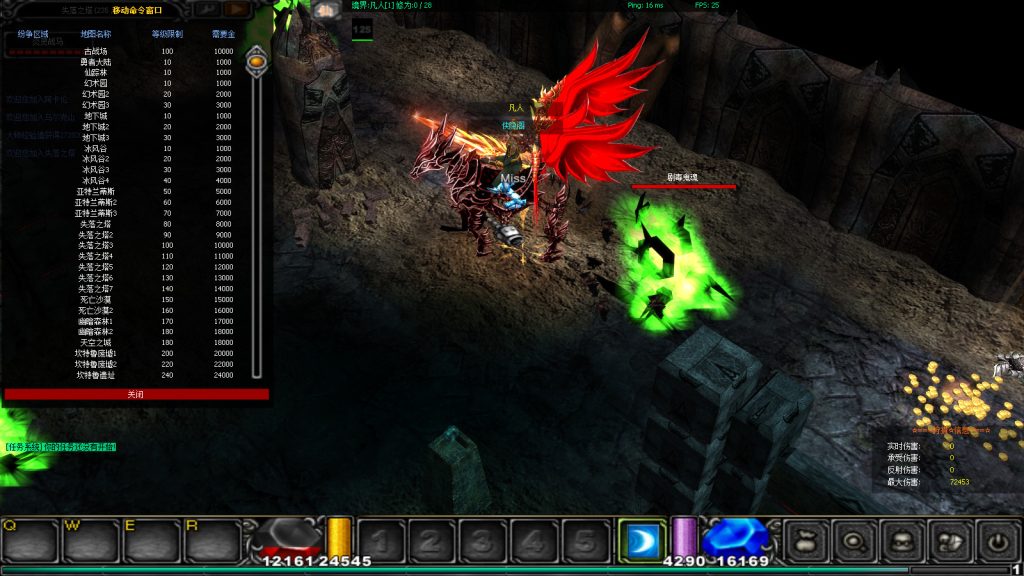Click the magnifier search button
1024x576 pixels.
pyautogui.click(x=854, y=541)
